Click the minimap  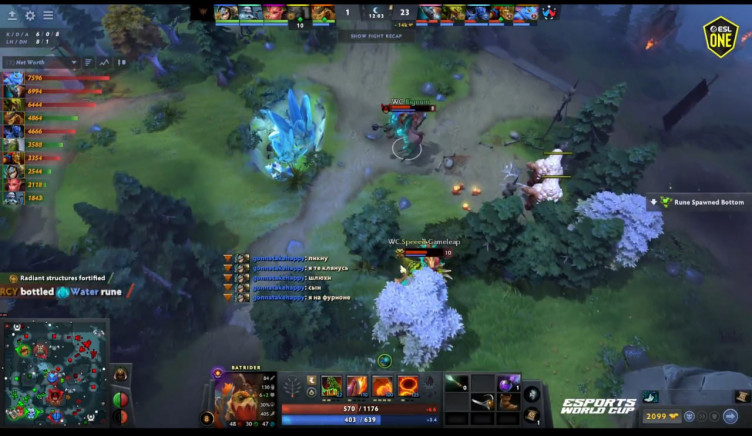pos(55,372)
